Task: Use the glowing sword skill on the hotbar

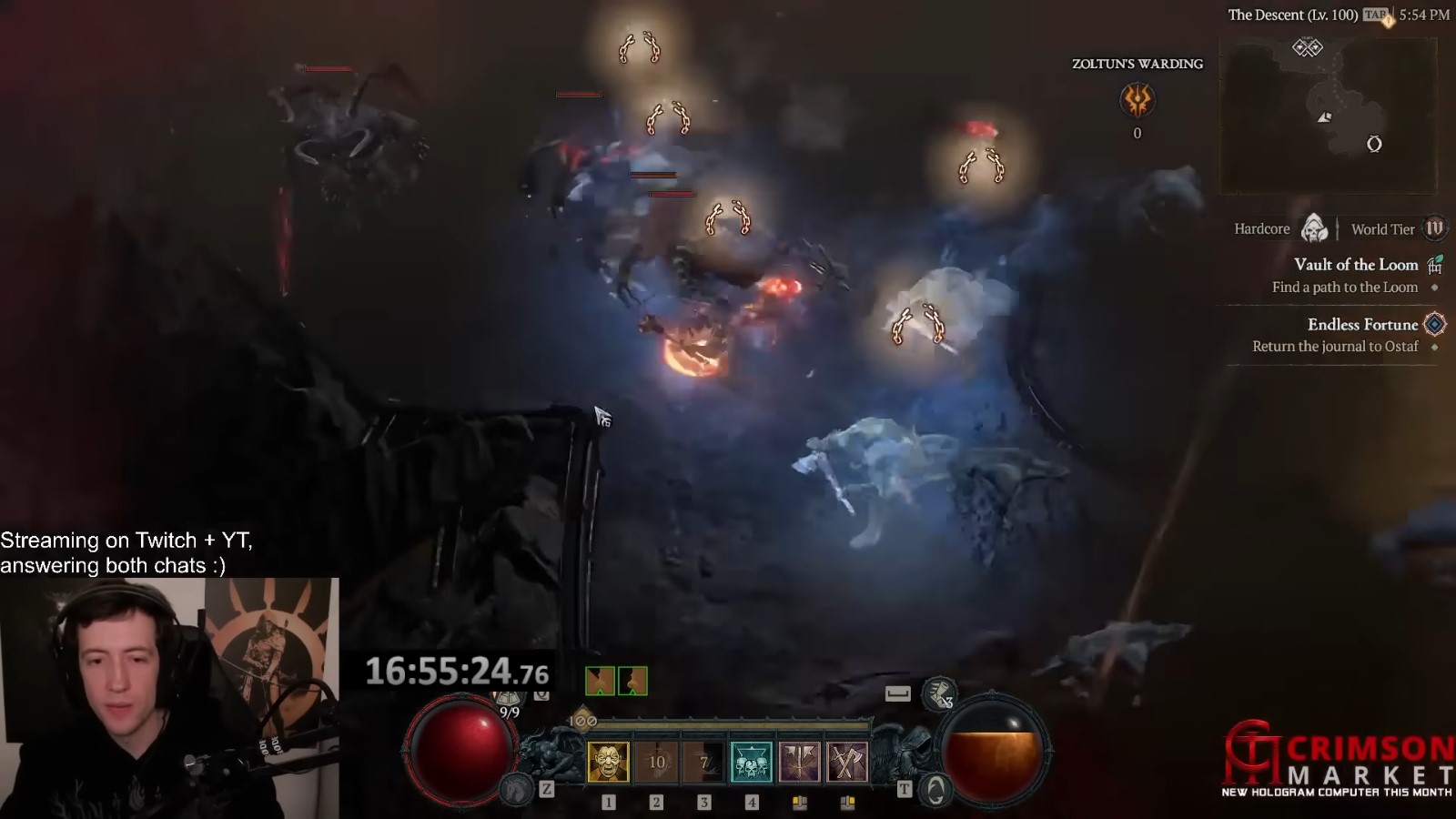Action: point(801,761)
